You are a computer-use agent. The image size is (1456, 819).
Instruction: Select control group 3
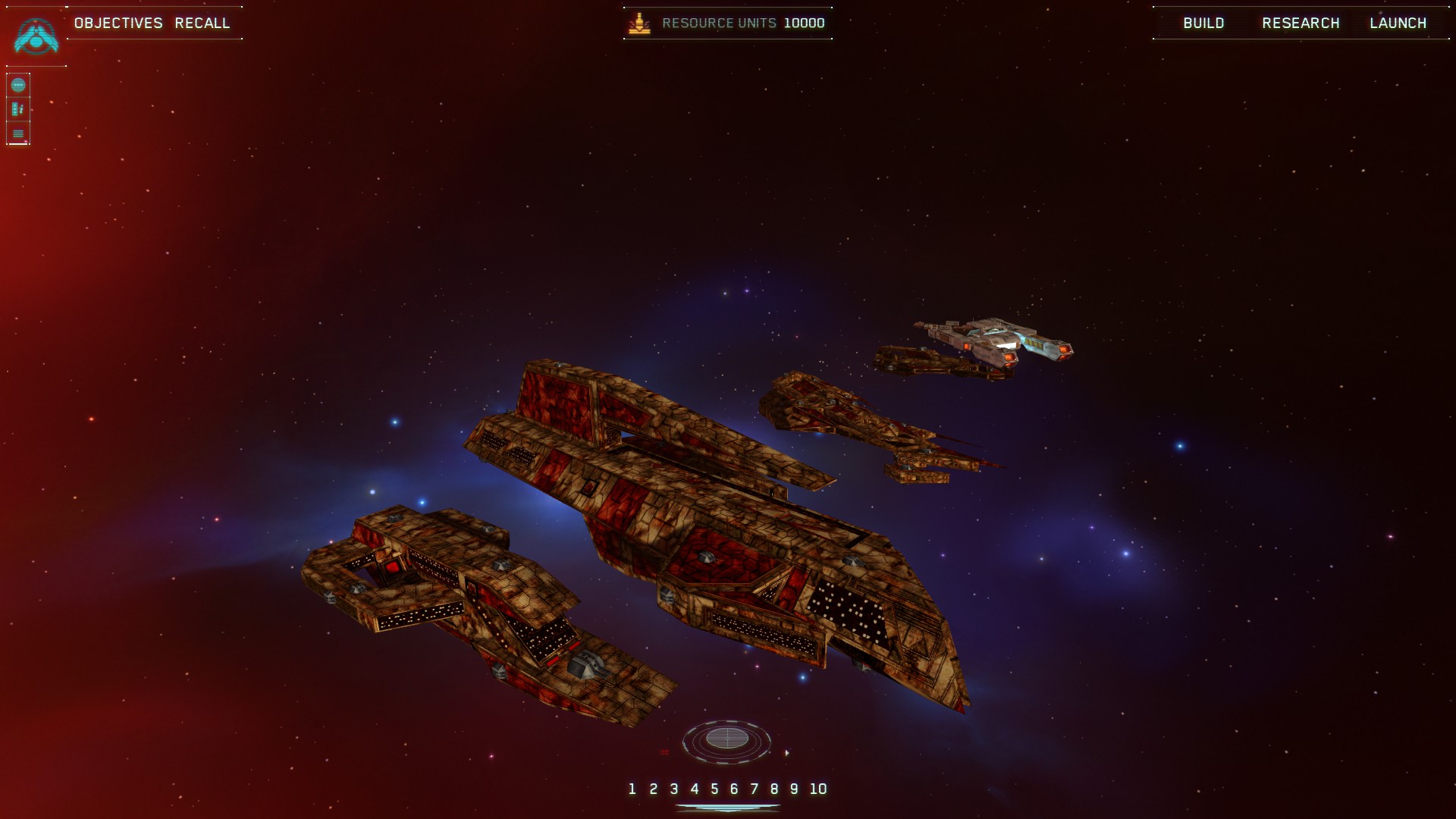(673, 789)
